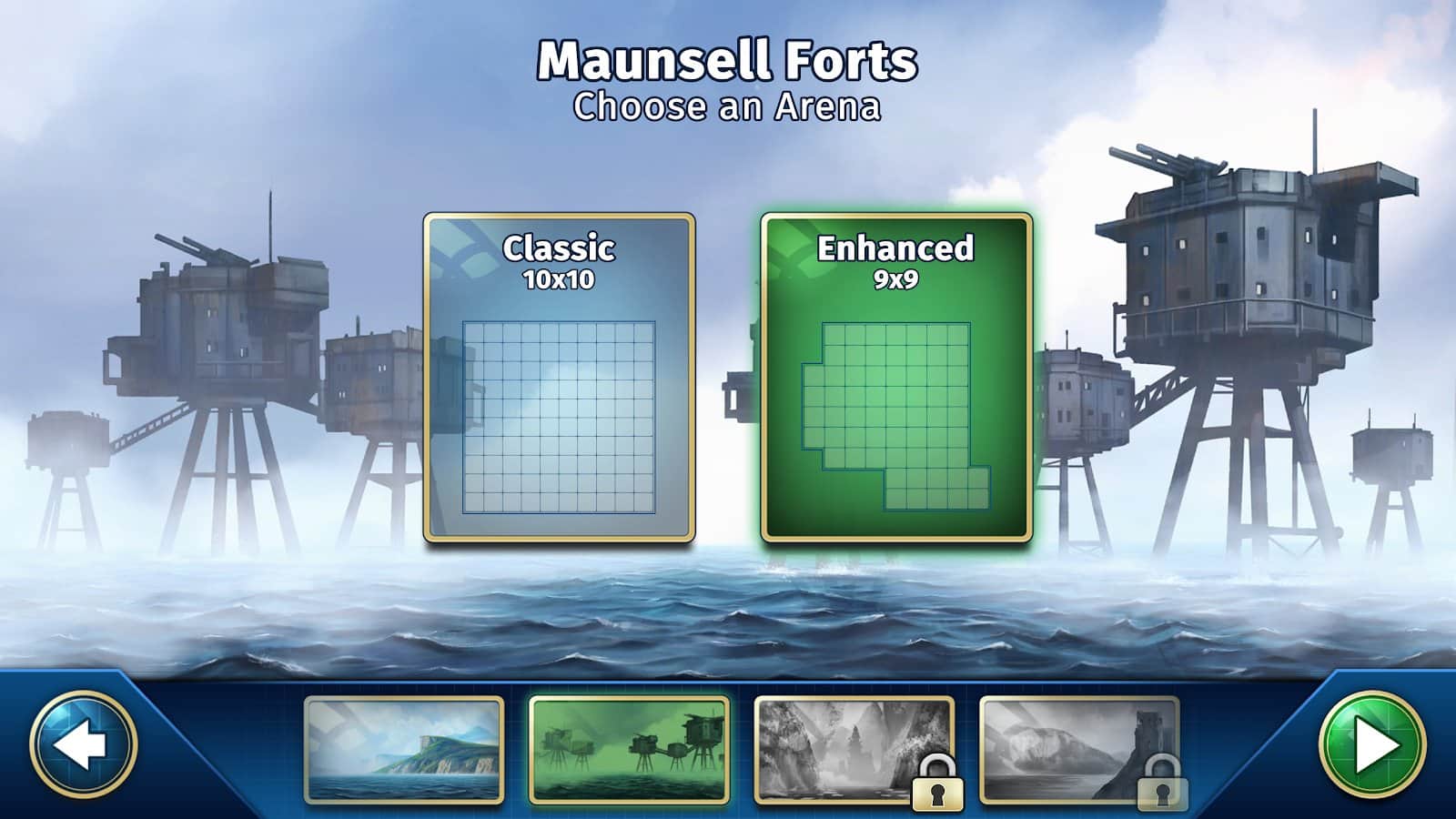Pick the coastal cliffs location thumbnail
1456x819 pixels.
coord(403,750)
